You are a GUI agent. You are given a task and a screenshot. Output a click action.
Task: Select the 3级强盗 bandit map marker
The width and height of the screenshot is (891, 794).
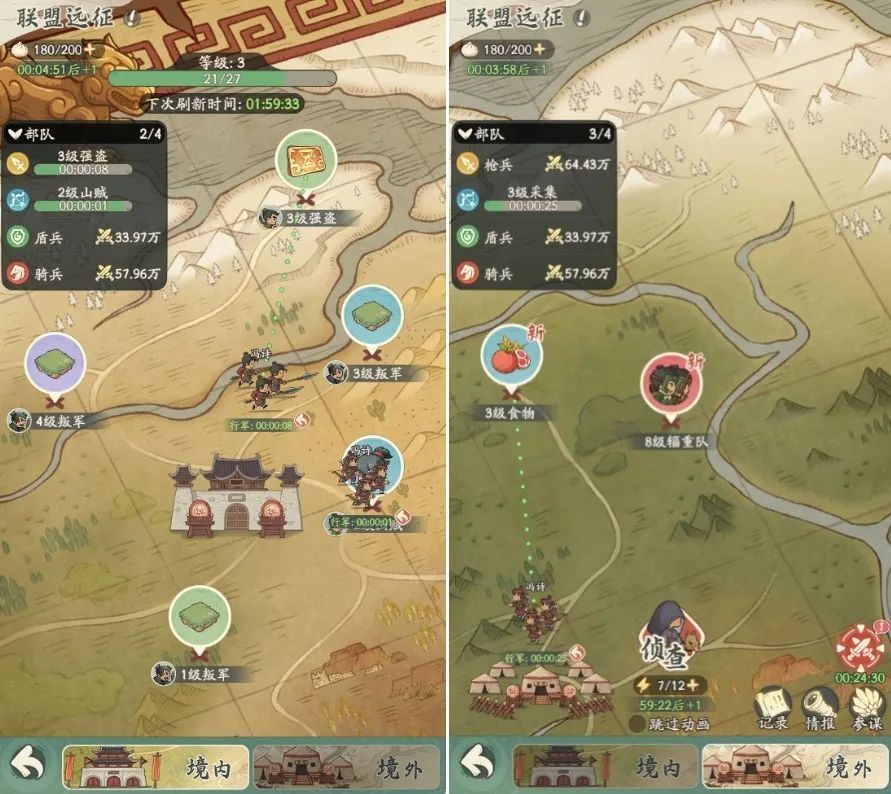point(304,160)
